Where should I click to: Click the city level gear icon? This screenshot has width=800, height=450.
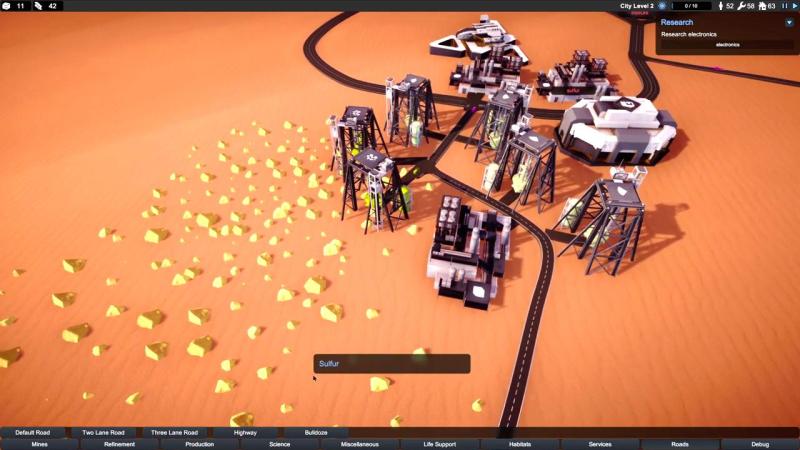point(662,6)
